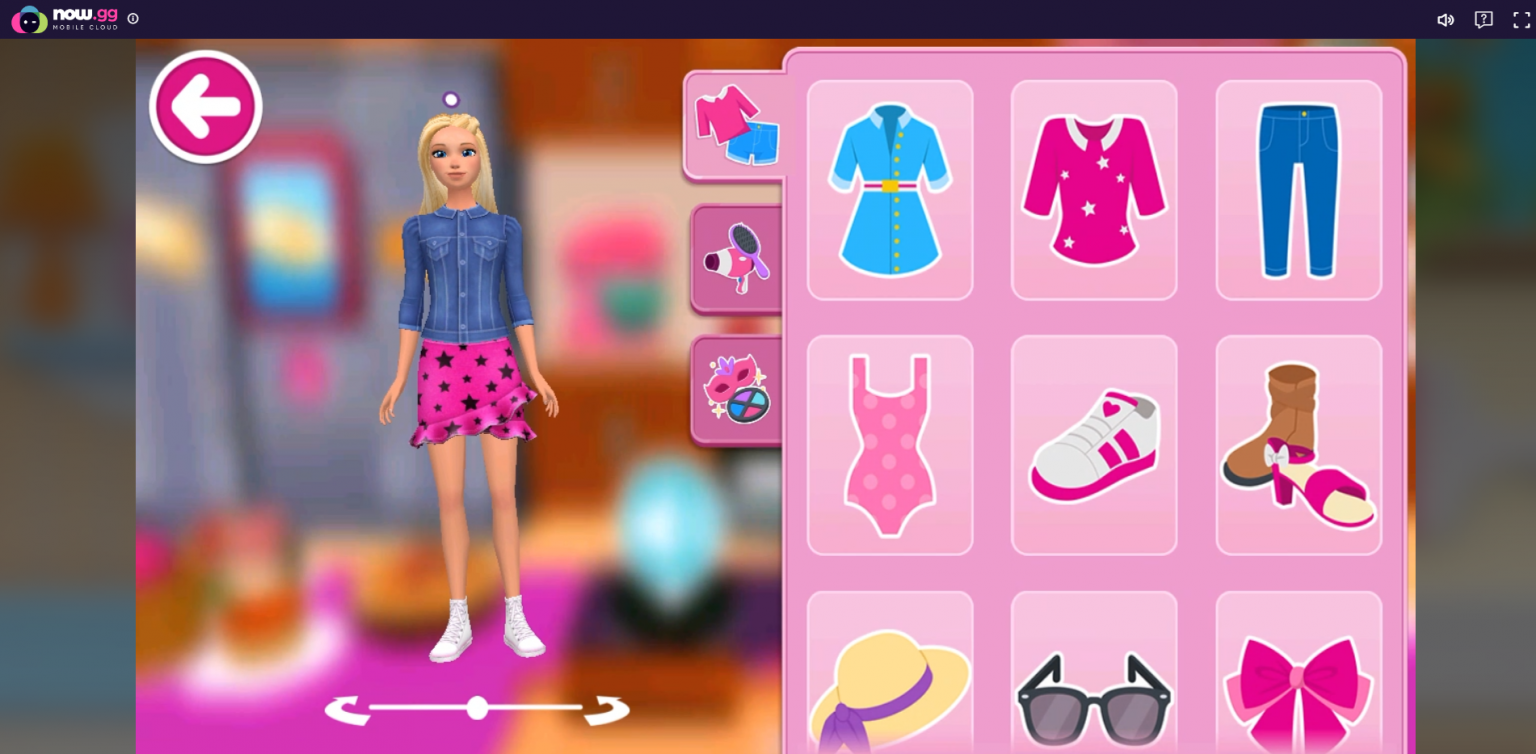Select the polka dot swimsuit
1536x754 pixels.
[x=889, y=444]
